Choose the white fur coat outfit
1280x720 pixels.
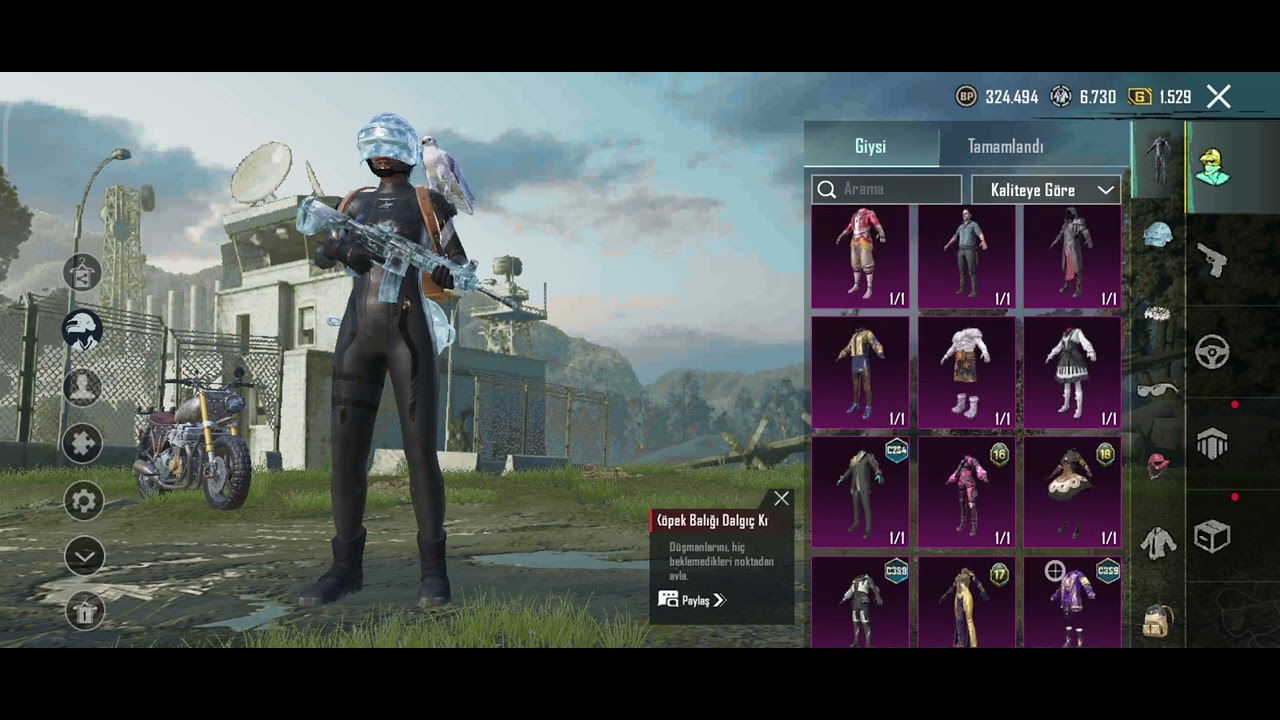966,372
